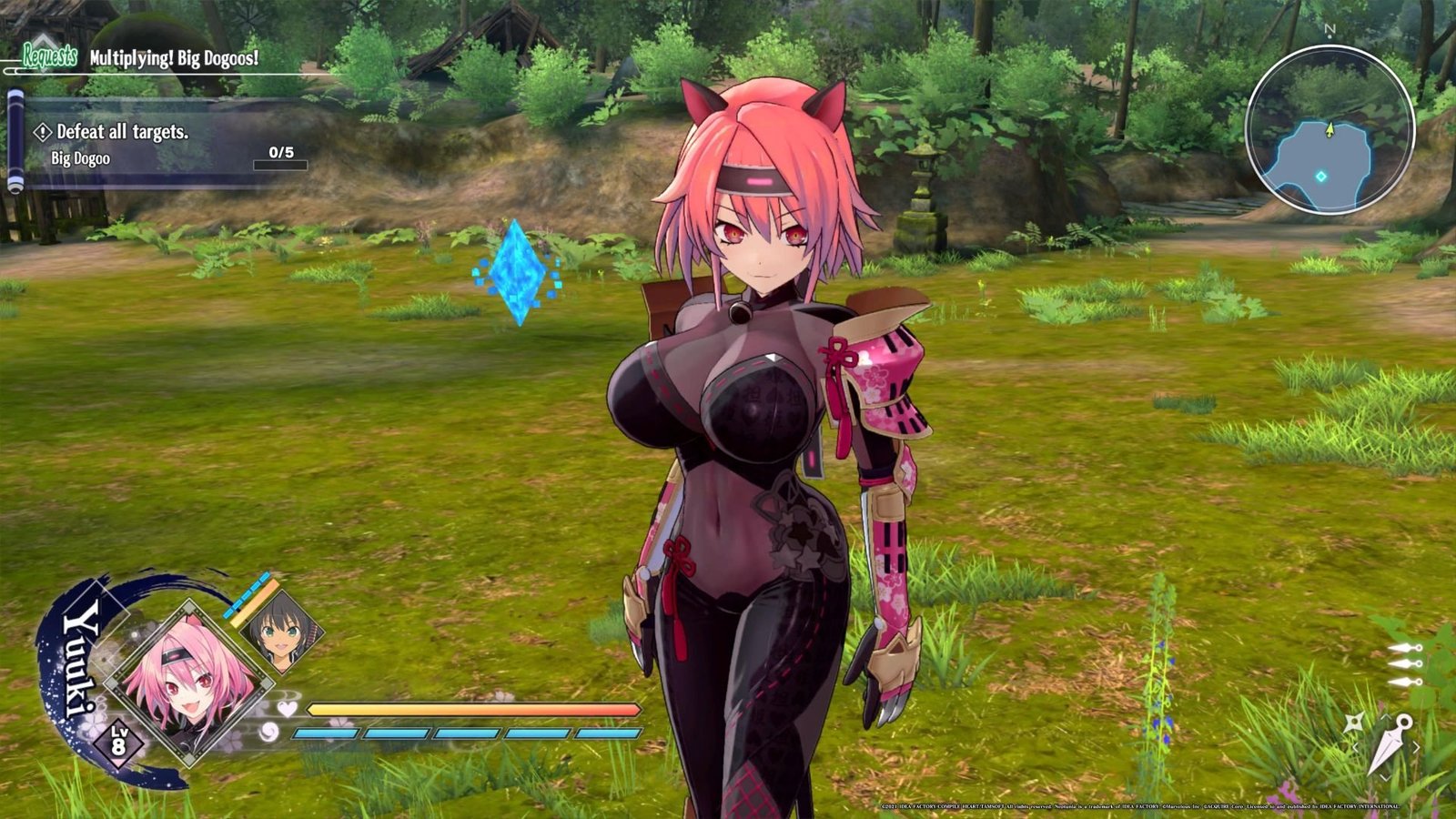Select the Defeat all targets objective
This screenshot has width=1456, height=819.
[x=122, y=132]
